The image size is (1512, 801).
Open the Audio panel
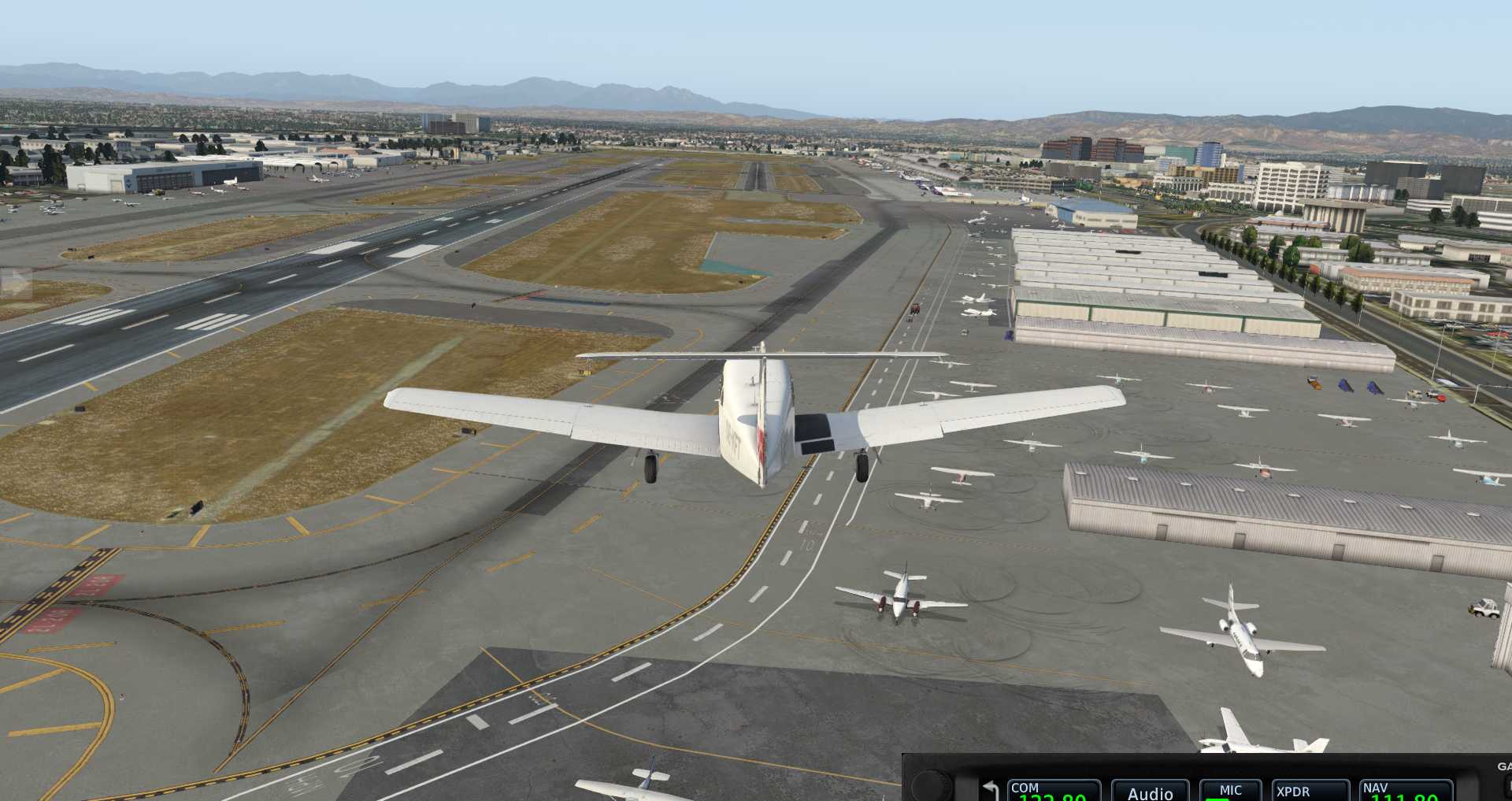click(x=1150, y=792)
